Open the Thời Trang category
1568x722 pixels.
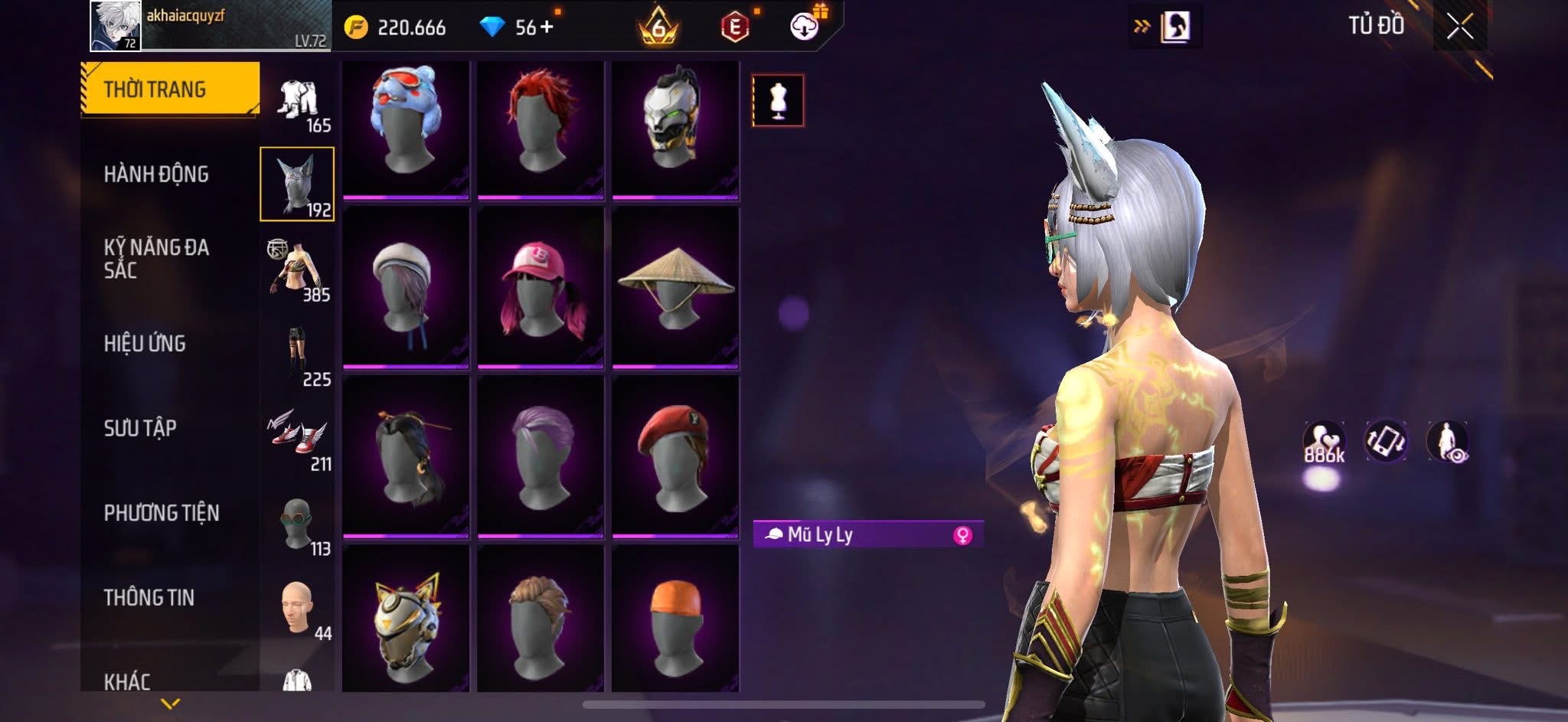point(170,90)
